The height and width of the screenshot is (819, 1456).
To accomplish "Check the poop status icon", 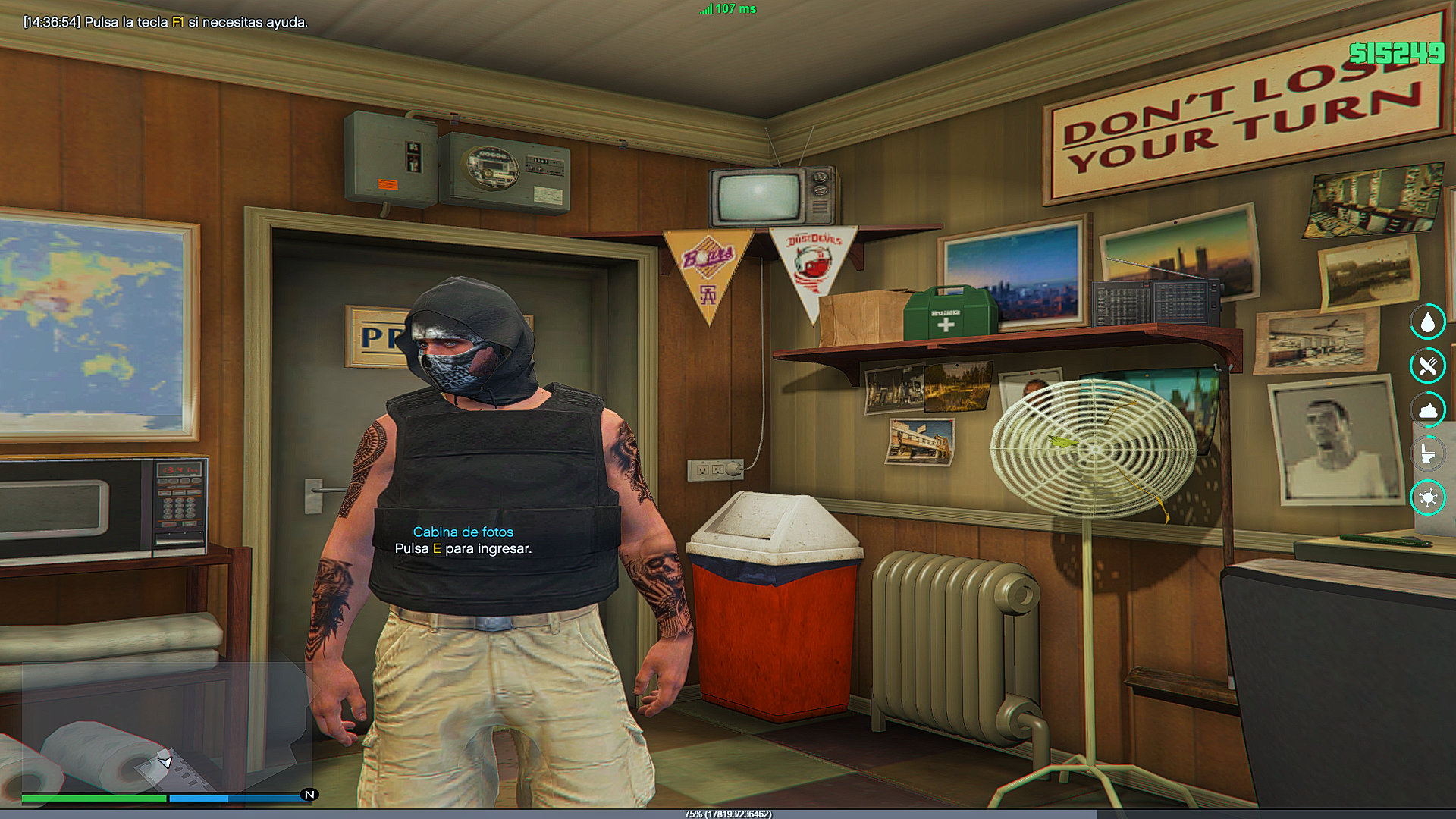I will click(1428, 410).
